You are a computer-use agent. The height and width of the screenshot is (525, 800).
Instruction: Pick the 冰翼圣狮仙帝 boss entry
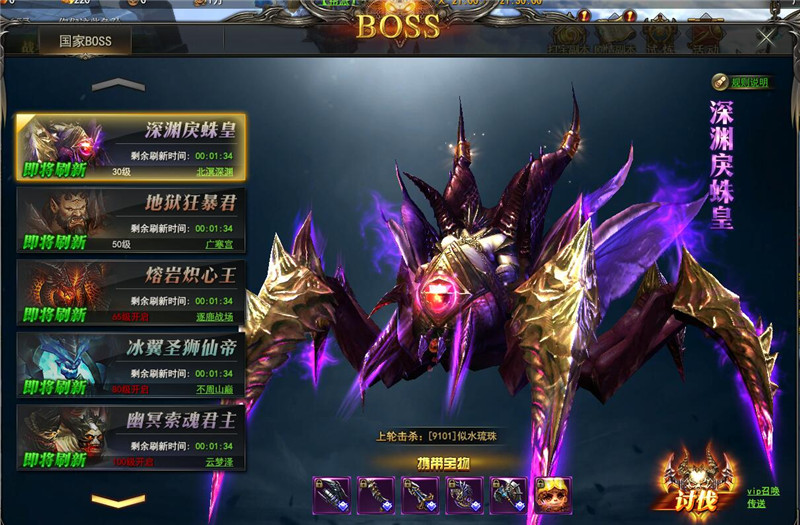coord(130,364)
